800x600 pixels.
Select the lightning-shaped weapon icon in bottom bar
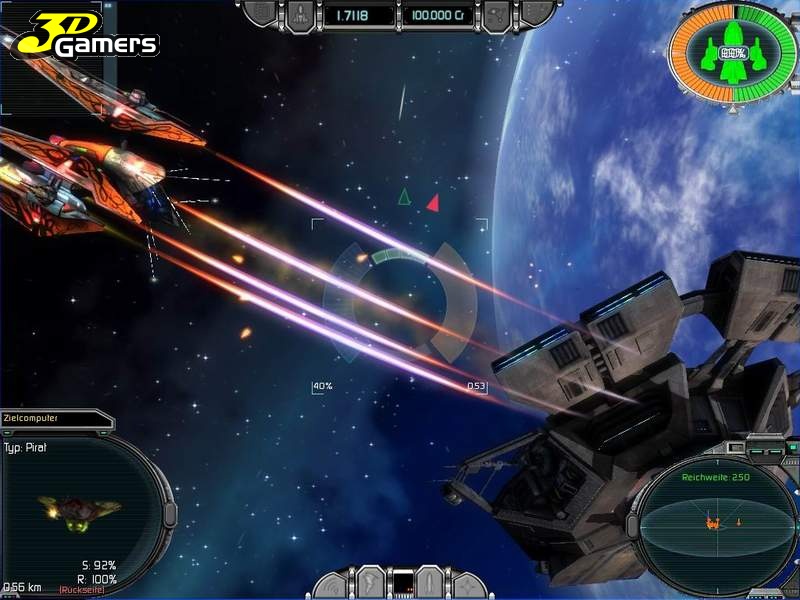click(x=369, y=583)
